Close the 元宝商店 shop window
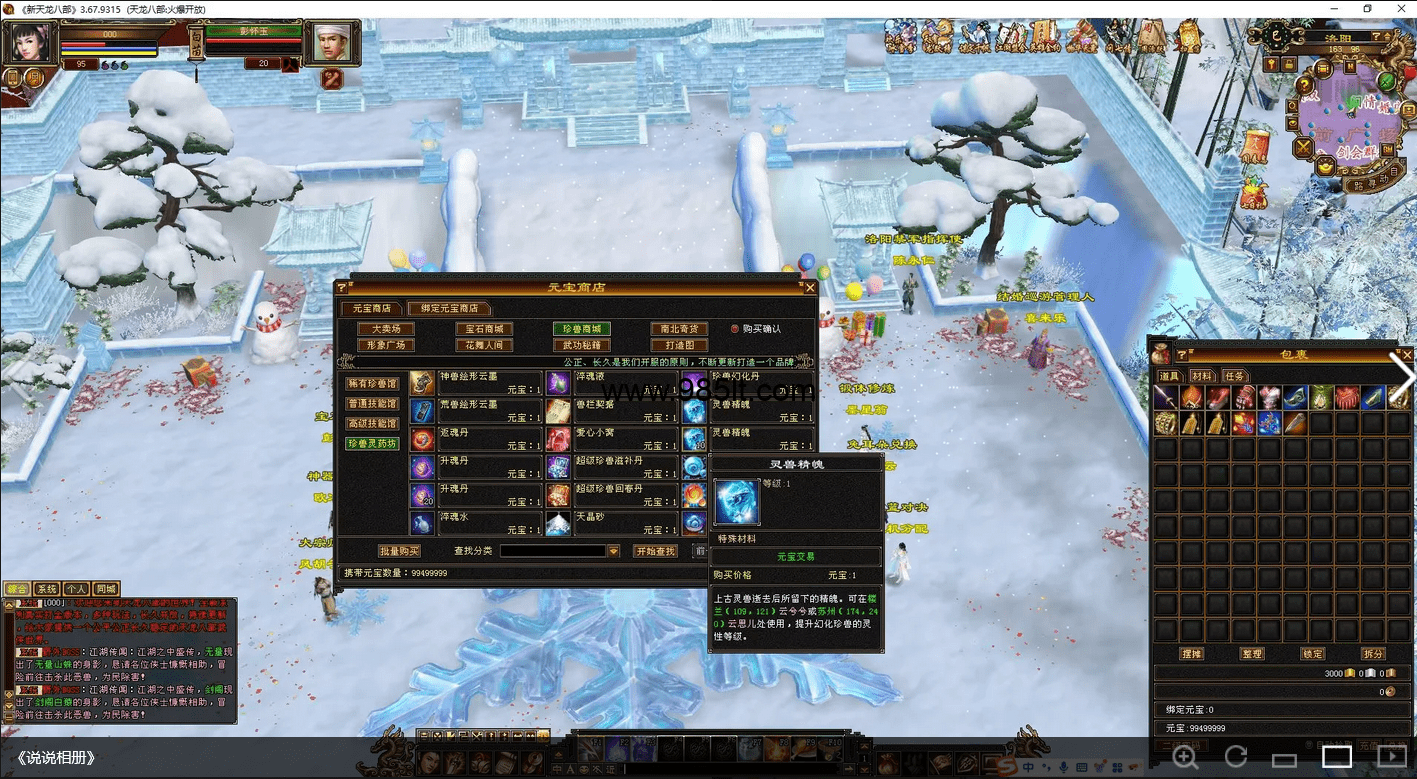This screenshot has height=779, width=1417. click(810, 288)
